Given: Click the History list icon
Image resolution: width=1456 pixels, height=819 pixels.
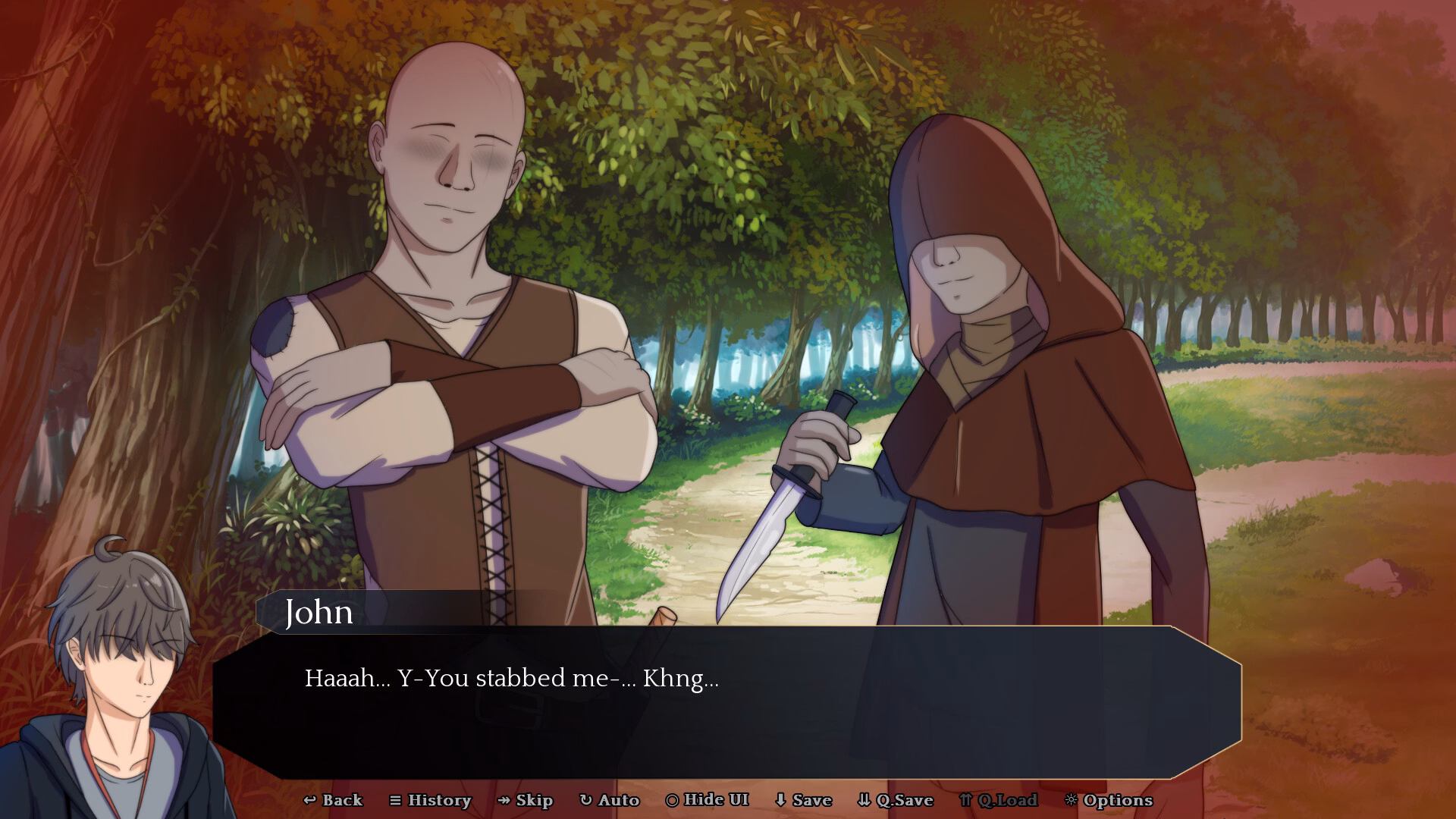Looking at the screenshot, I should click(396, 800).
